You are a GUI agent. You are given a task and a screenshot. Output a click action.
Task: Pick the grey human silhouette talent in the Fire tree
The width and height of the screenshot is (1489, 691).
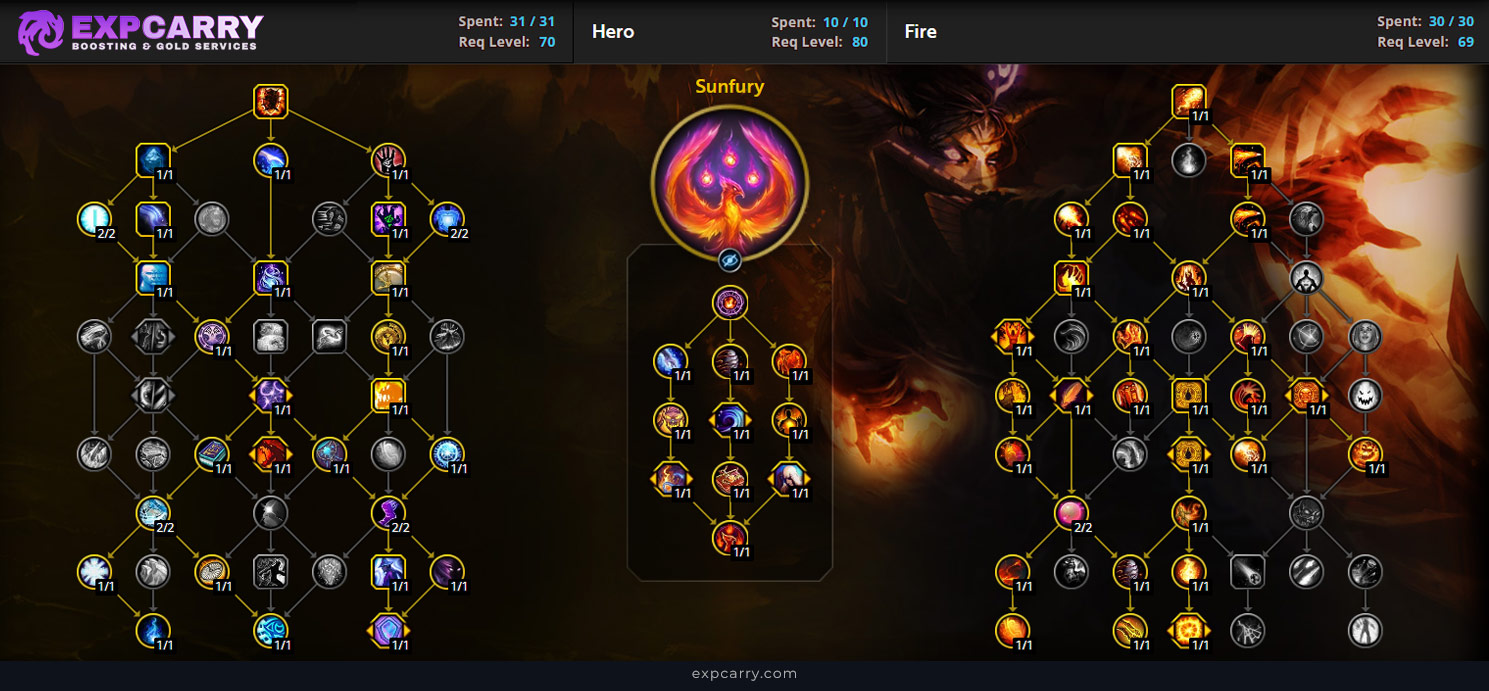point(1305,277)
